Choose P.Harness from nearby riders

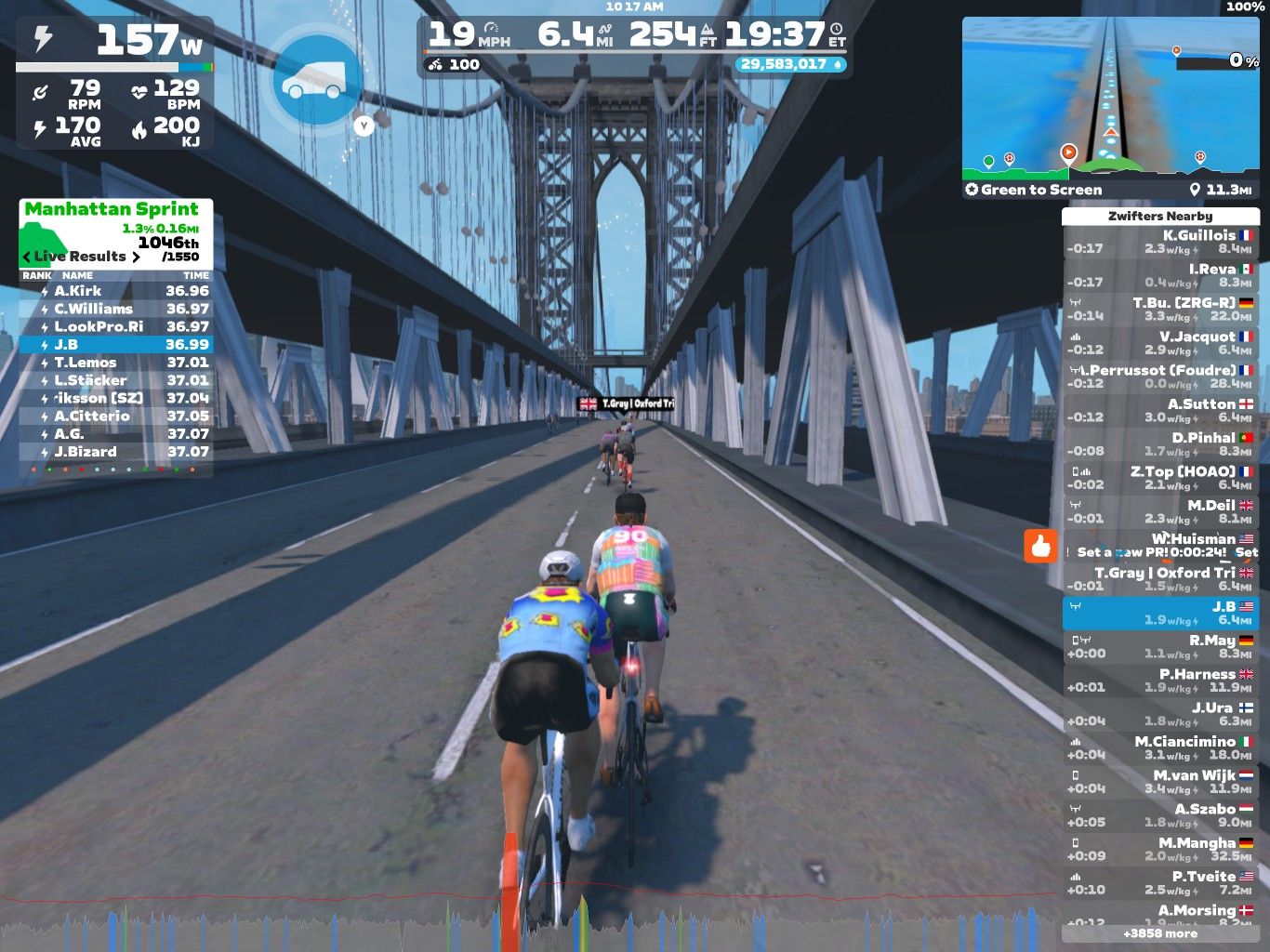coord(1160,681)
